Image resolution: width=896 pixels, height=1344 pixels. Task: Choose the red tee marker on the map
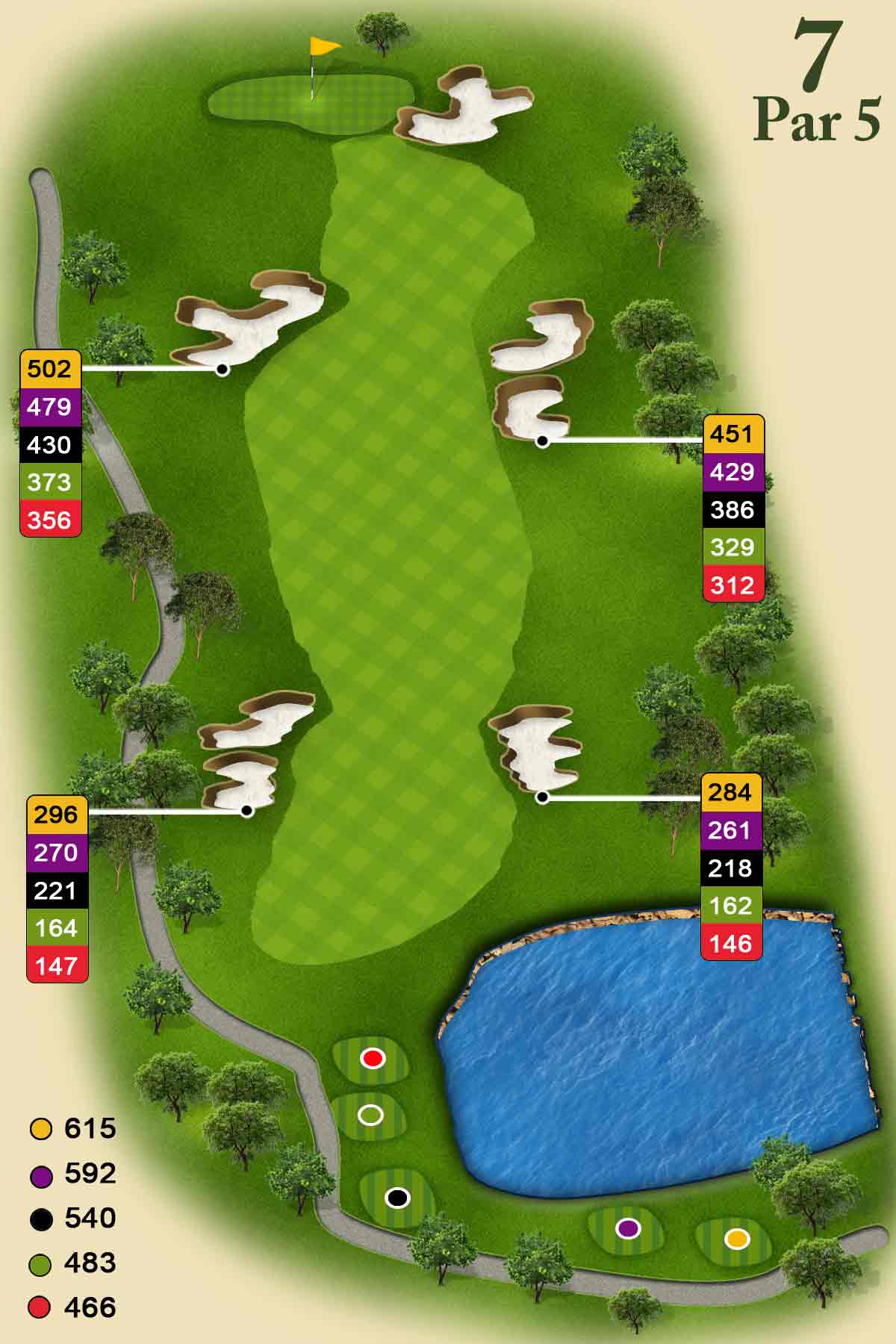pyautogui.click(x=372, y=1058)
